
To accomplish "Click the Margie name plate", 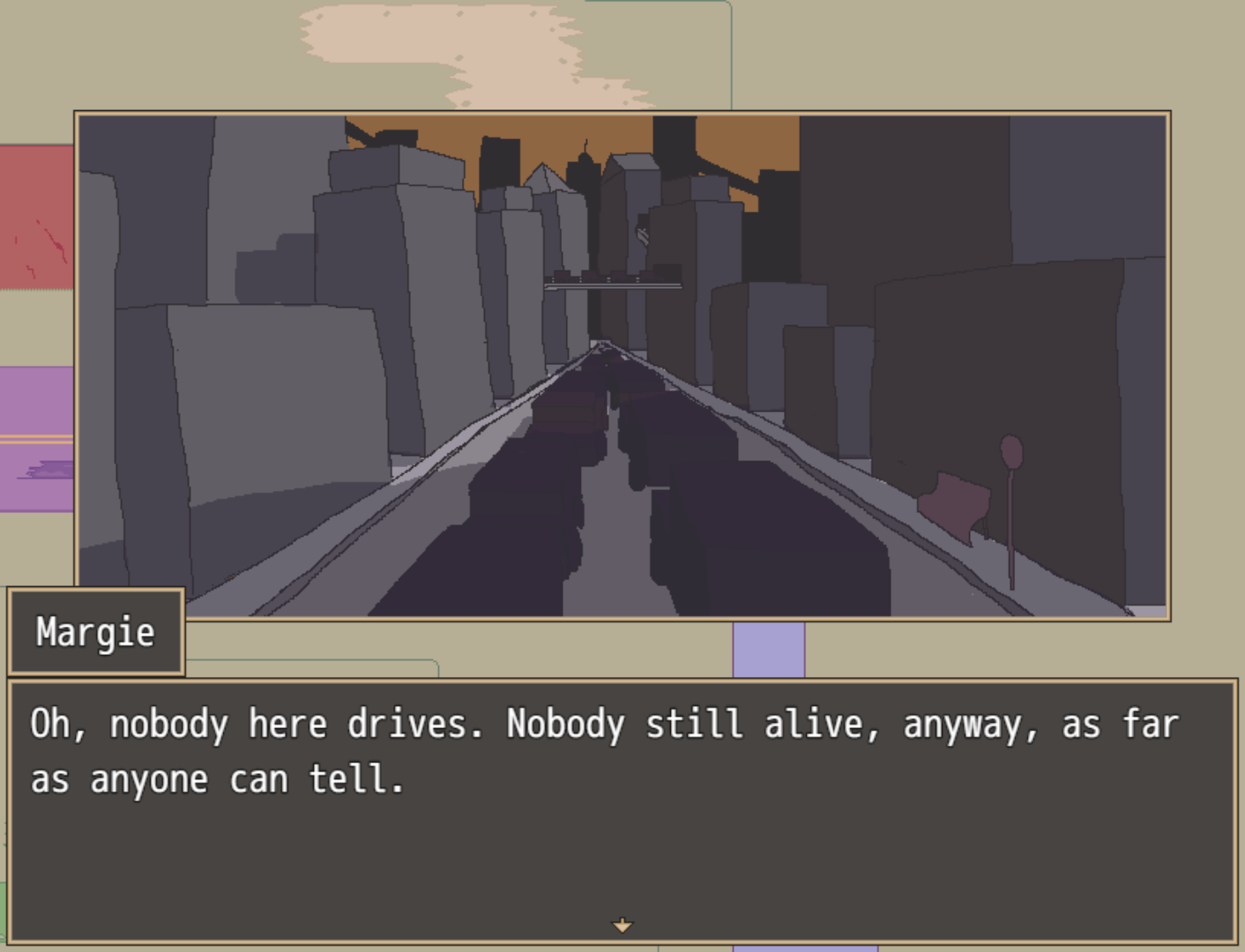I will coord(95,631).
